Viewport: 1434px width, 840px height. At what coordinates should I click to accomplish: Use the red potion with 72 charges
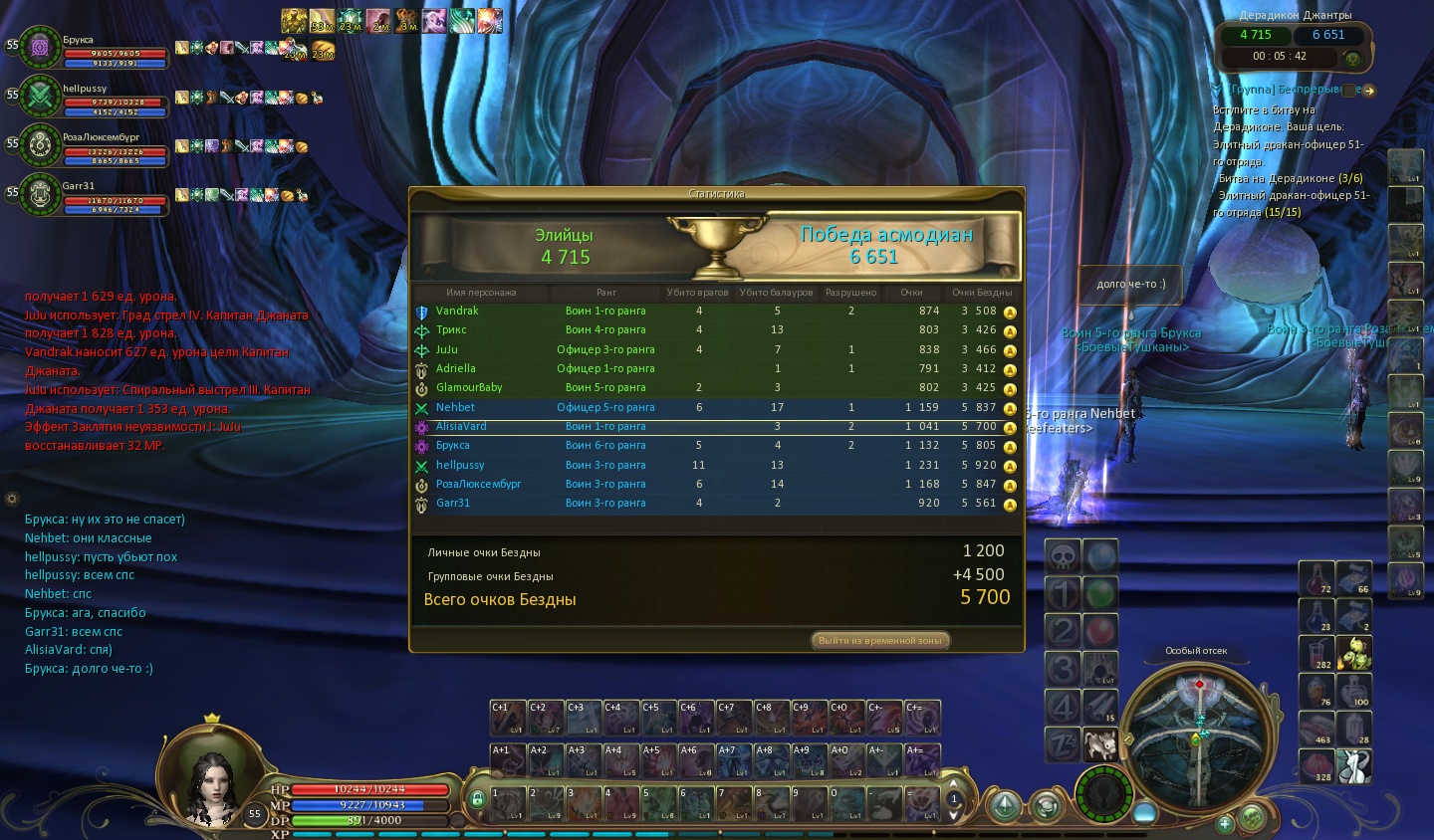point(1317,578)
